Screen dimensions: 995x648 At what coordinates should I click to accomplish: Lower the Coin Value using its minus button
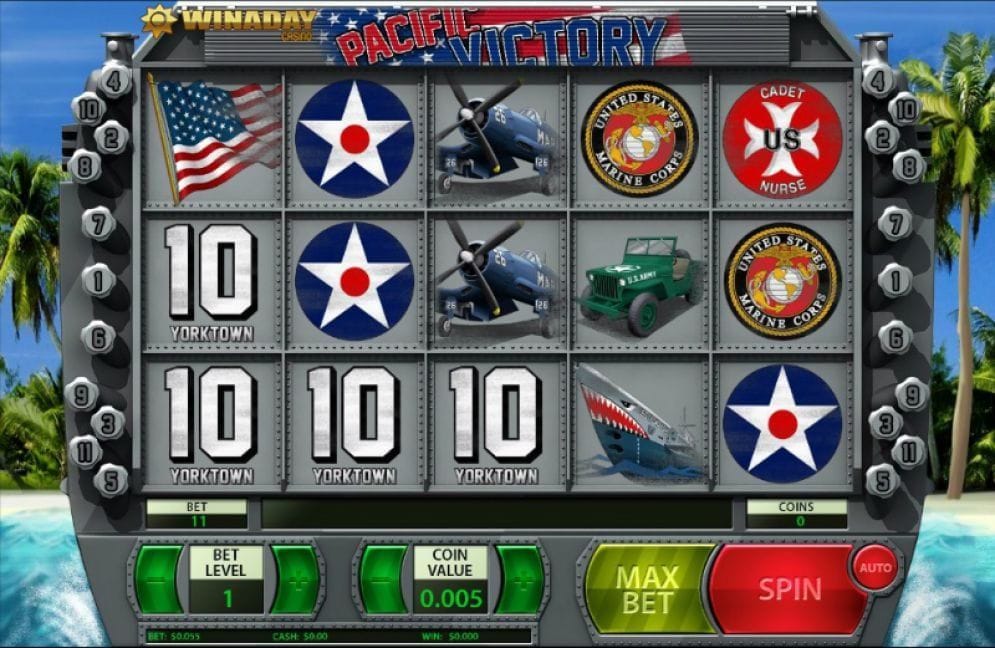point(383,580)
